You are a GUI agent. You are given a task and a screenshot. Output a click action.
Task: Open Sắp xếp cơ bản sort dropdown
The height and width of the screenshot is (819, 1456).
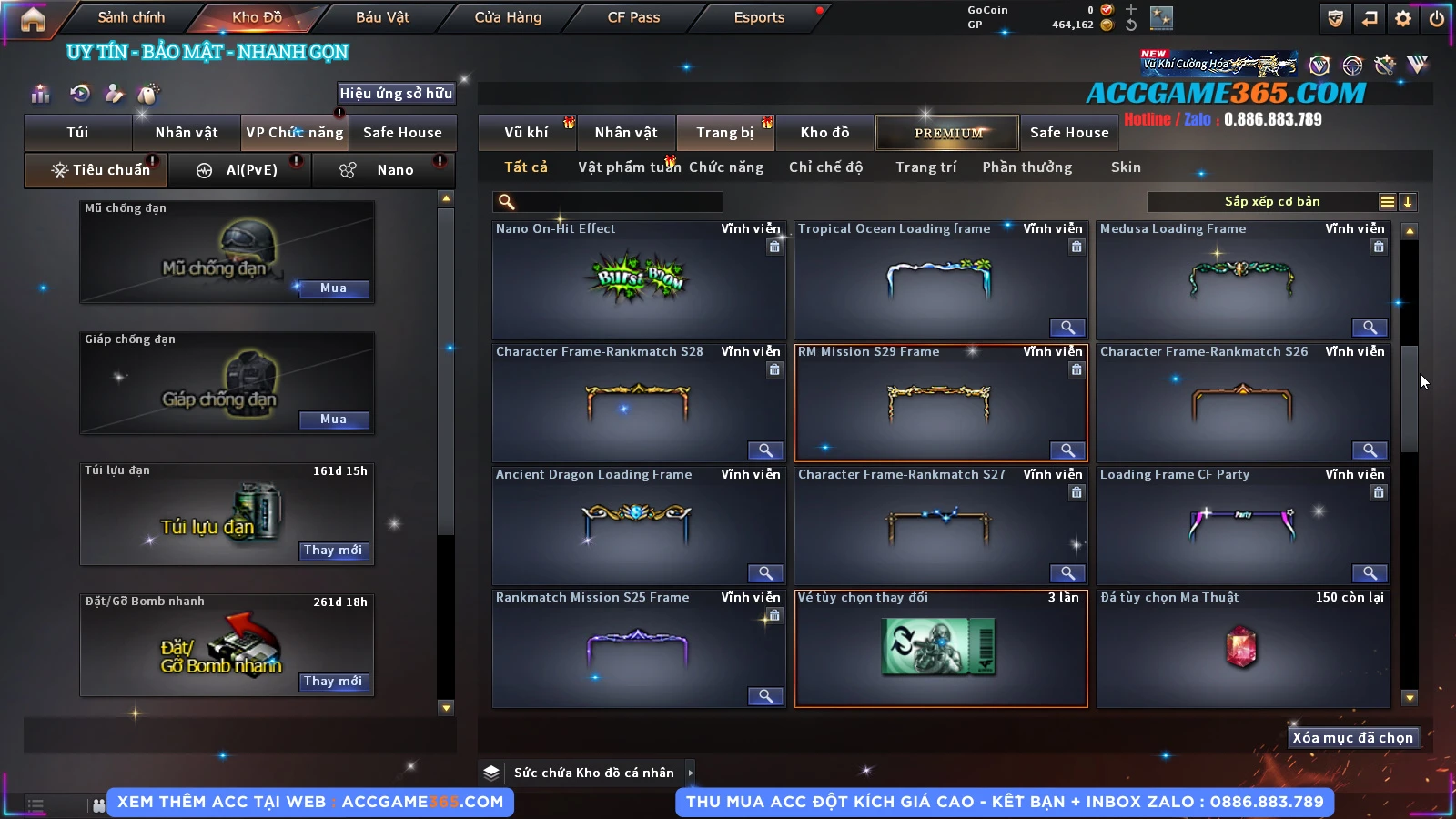tap(1271, 202)
